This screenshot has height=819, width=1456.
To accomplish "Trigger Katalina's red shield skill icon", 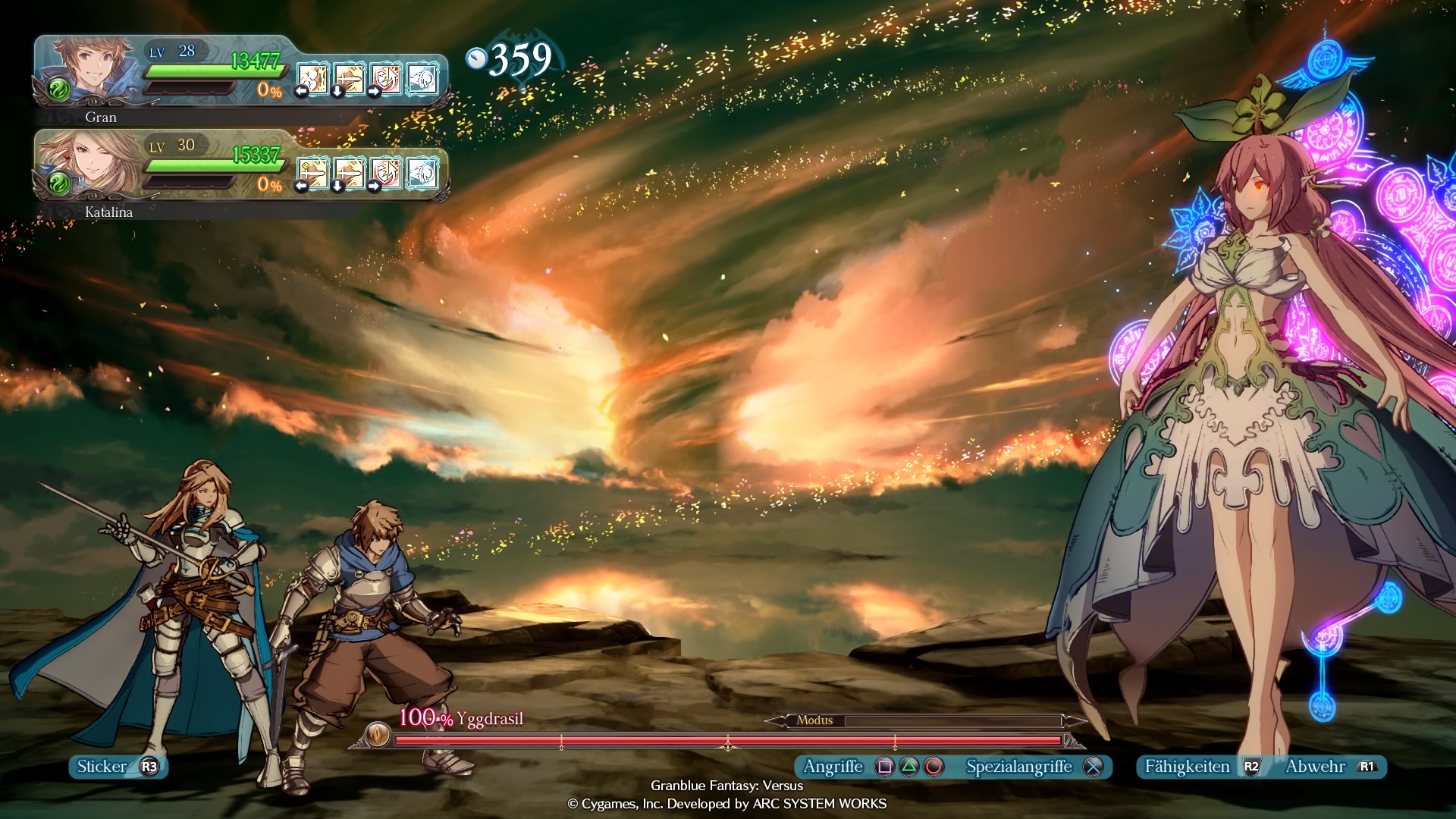I will (386, 173).
